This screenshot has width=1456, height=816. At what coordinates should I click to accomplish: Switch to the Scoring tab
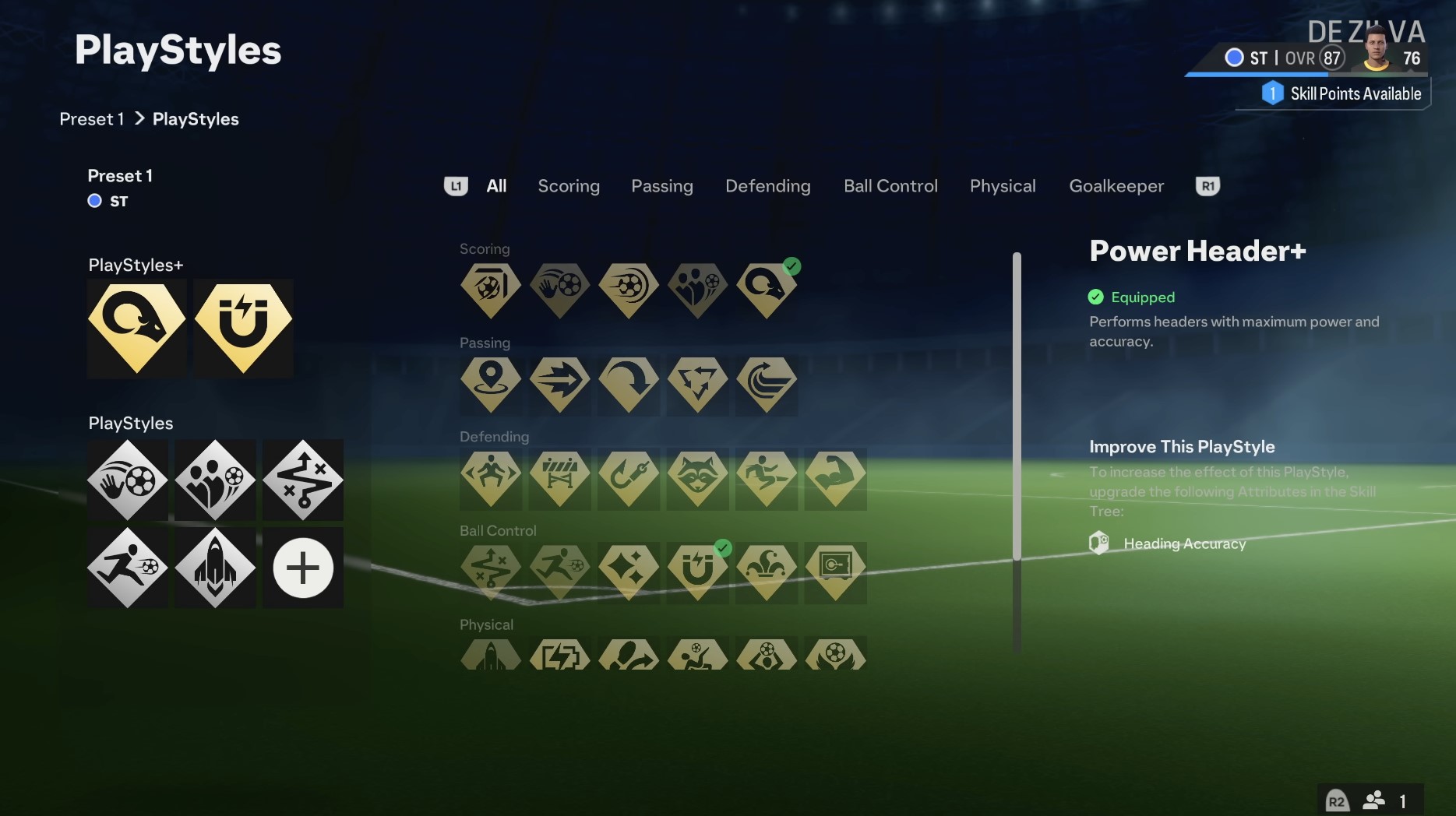tap(568, 186)
